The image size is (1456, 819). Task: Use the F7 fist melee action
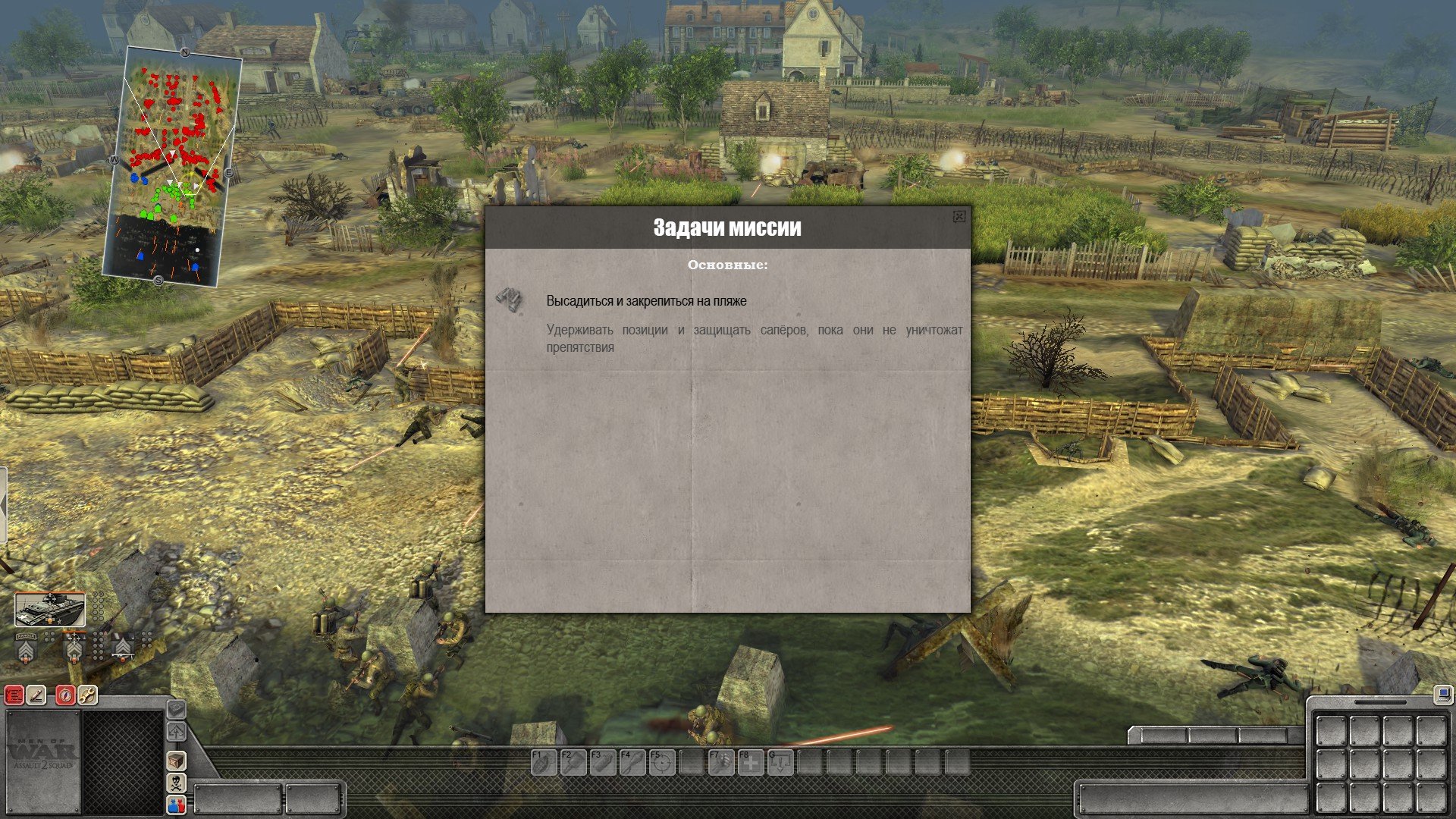pyautogui.click(x=721, y=762)
